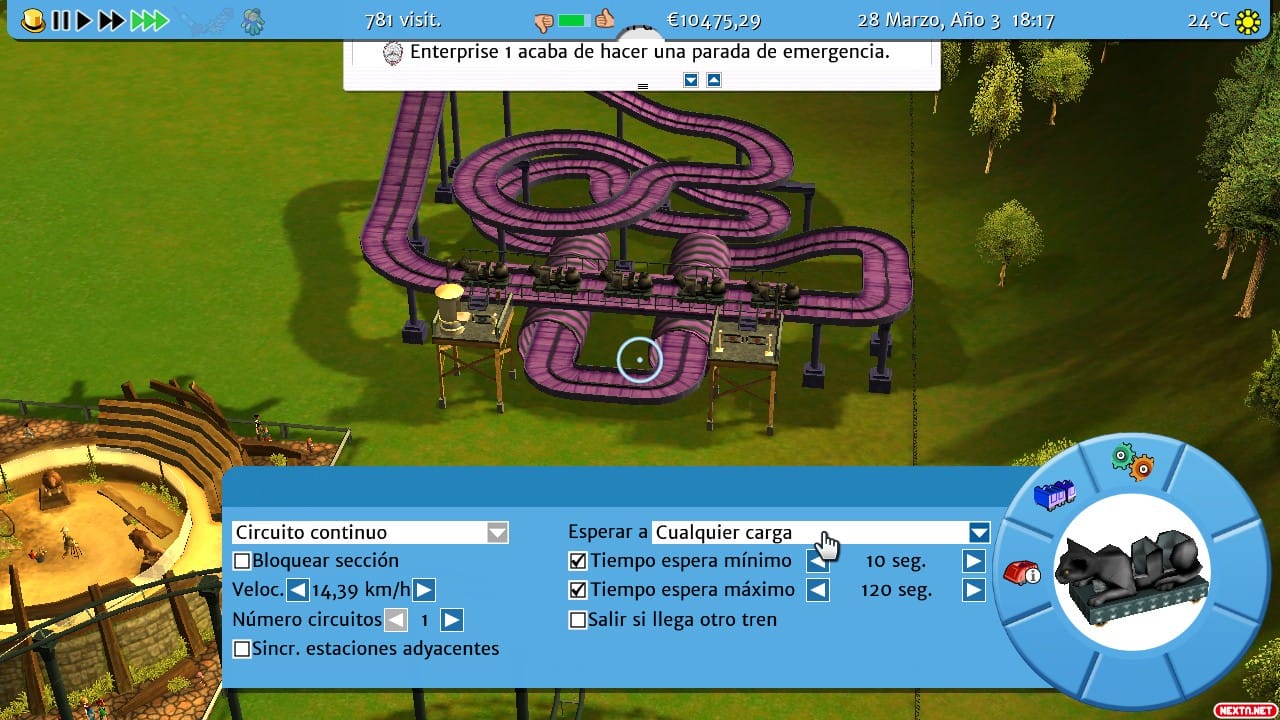Open the Circuito continuo dropdown
1280x720 pixels.
point(497,532)
